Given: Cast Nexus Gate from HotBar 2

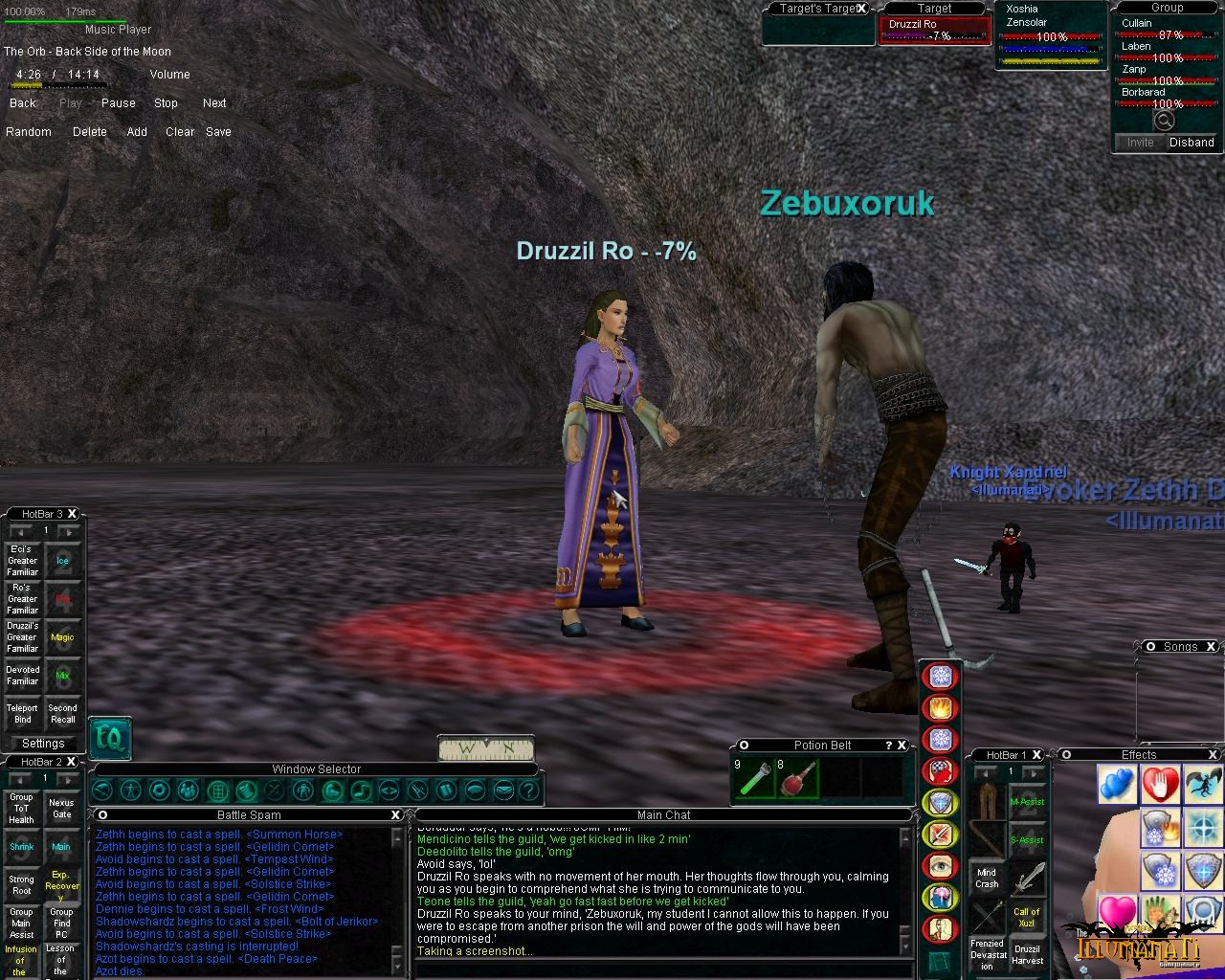Looking at the screenshot, I should click(61, 809).
